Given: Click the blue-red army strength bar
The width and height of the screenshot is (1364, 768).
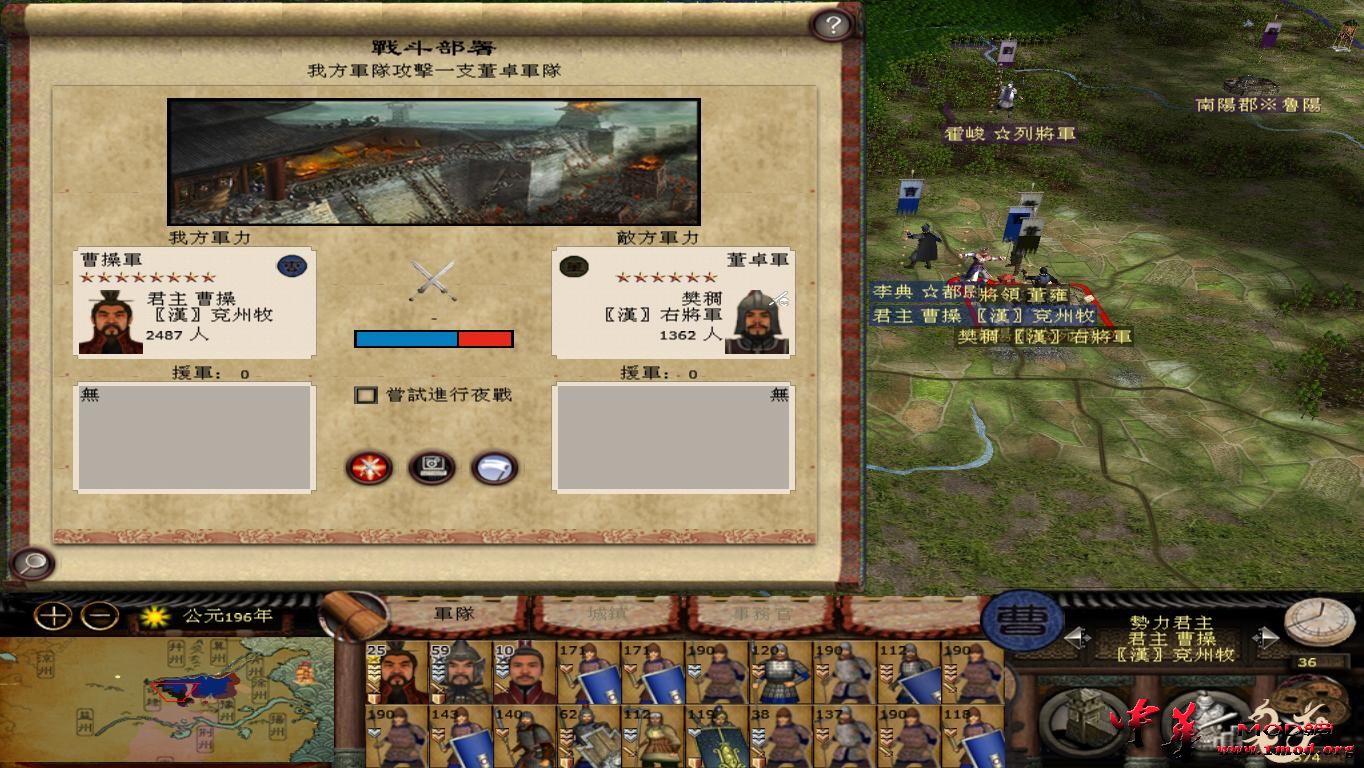Looking at the screenshot, I should pyautogui.click(x=432, y=338).
